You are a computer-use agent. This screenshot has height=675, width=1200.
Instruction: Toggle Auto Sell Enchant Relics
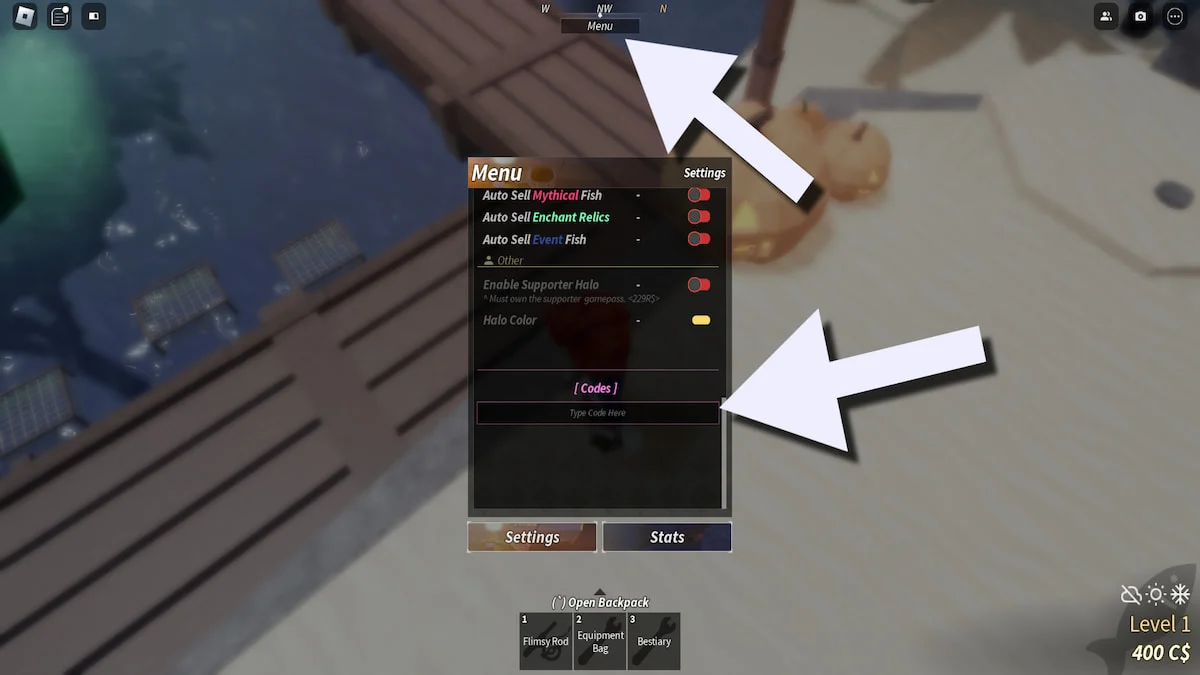pyautogui.click(x=699, y=217)
